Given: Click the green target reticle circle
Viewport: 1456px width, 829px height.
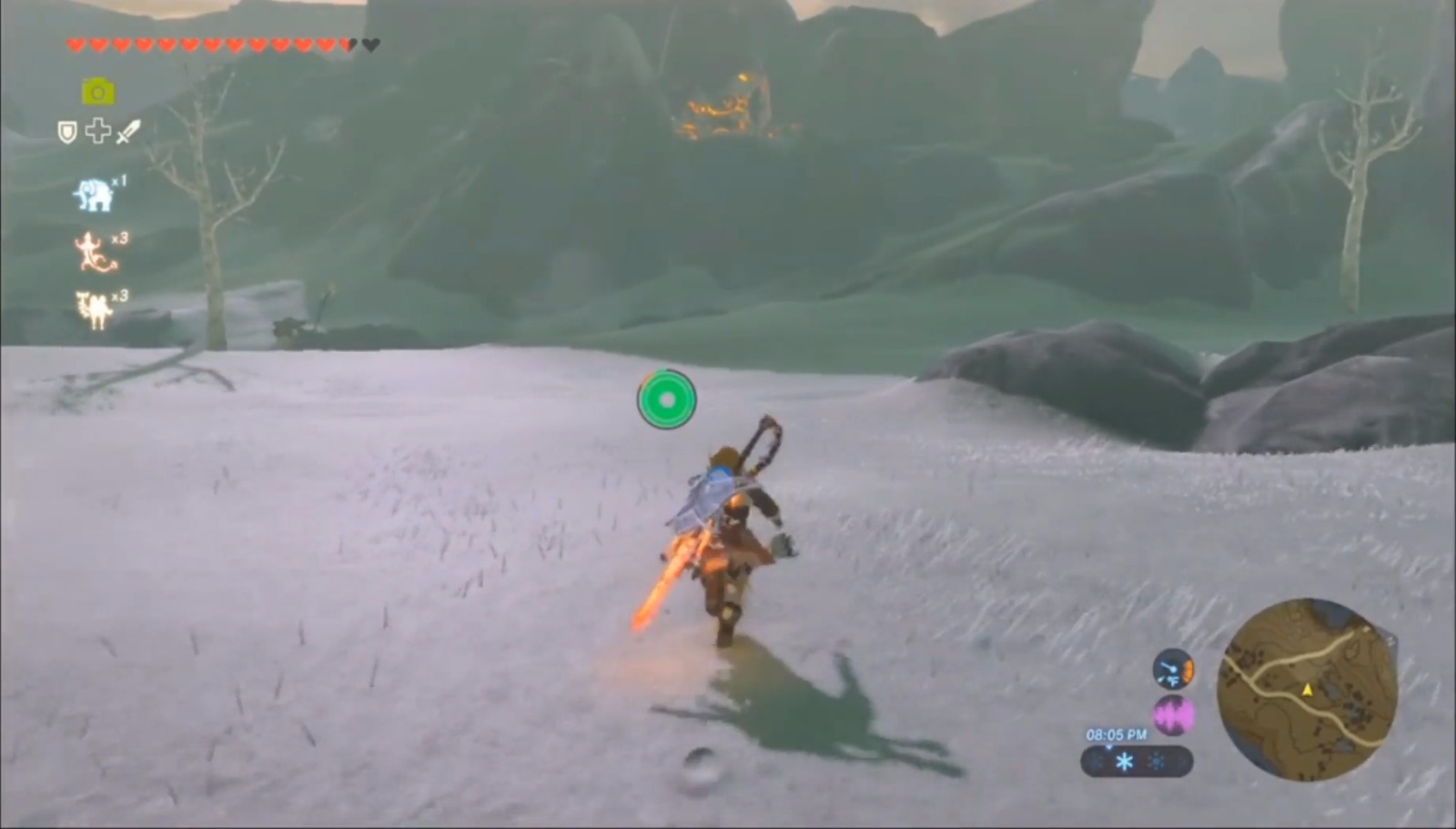Looking at the screenshot, I should [x=667, y=399].
